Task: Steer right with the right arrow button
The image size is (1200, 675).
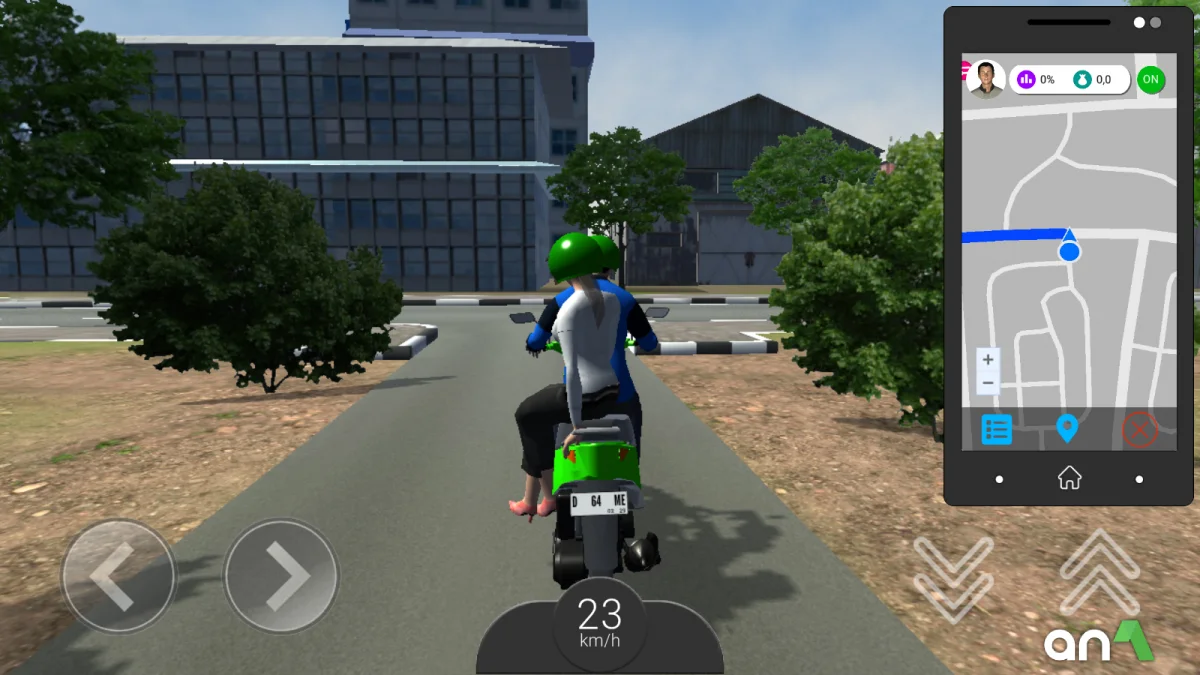Action: 281,576
